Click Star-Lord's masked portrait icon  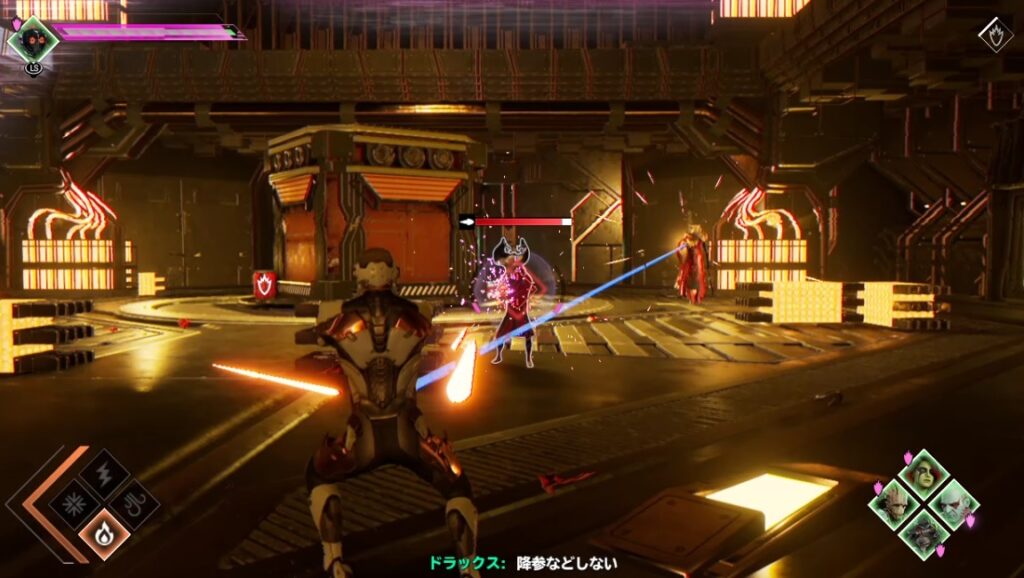coord(33,39)
